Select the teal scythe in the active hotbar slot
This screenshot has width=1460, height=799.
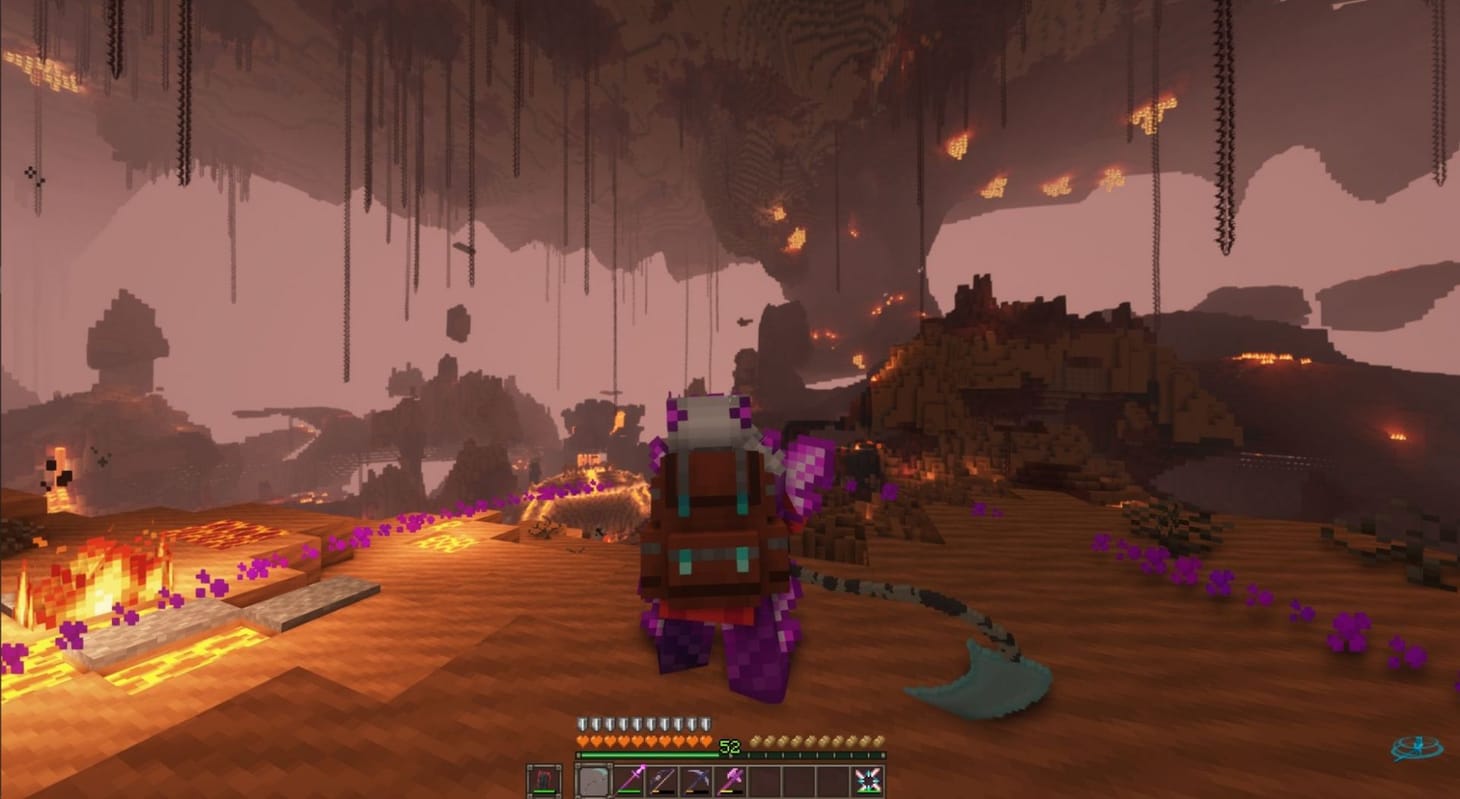[595, 782]
